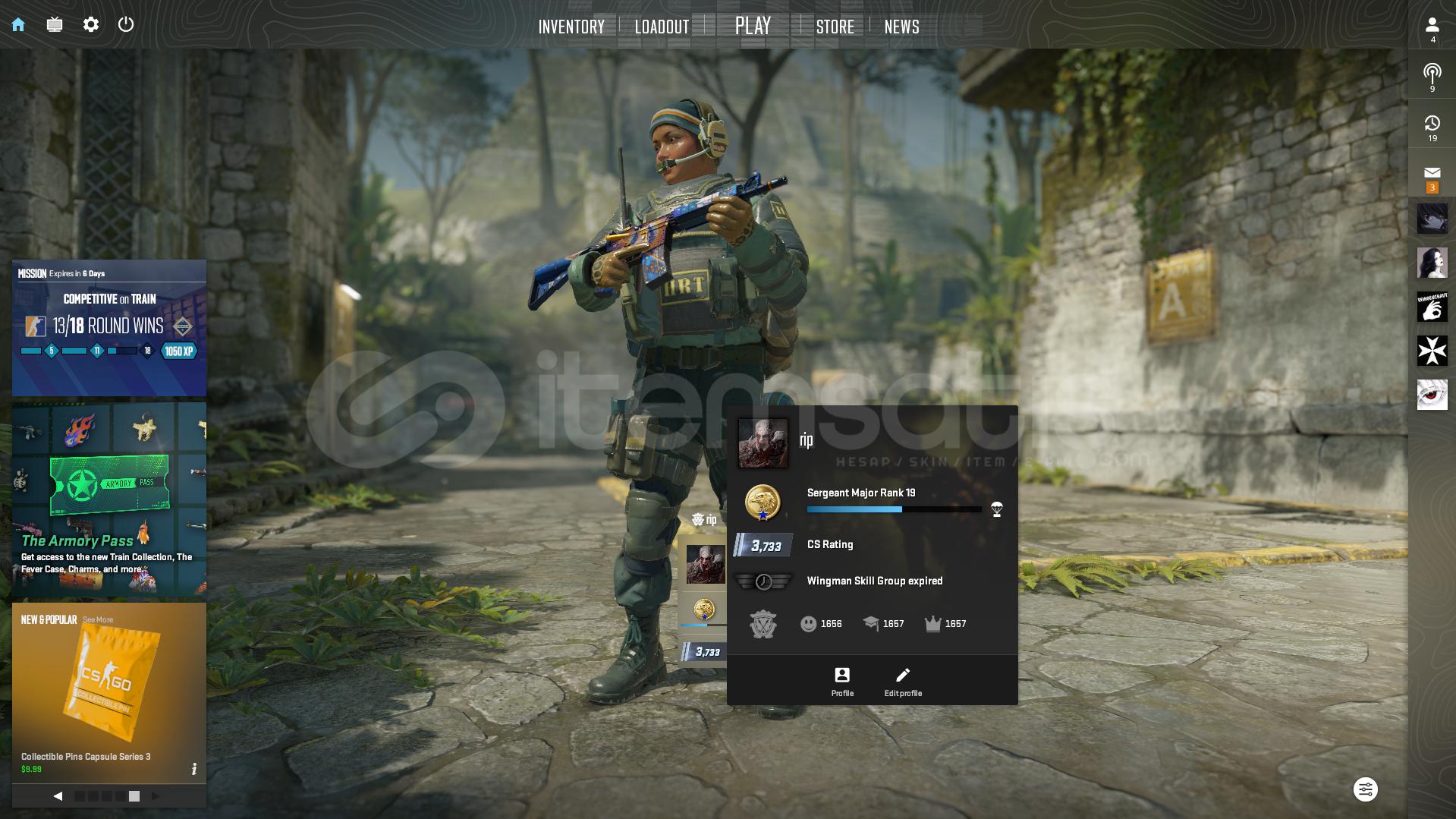Open the Store tab
Screen dimensions: 1456x819
click(835, 27)
